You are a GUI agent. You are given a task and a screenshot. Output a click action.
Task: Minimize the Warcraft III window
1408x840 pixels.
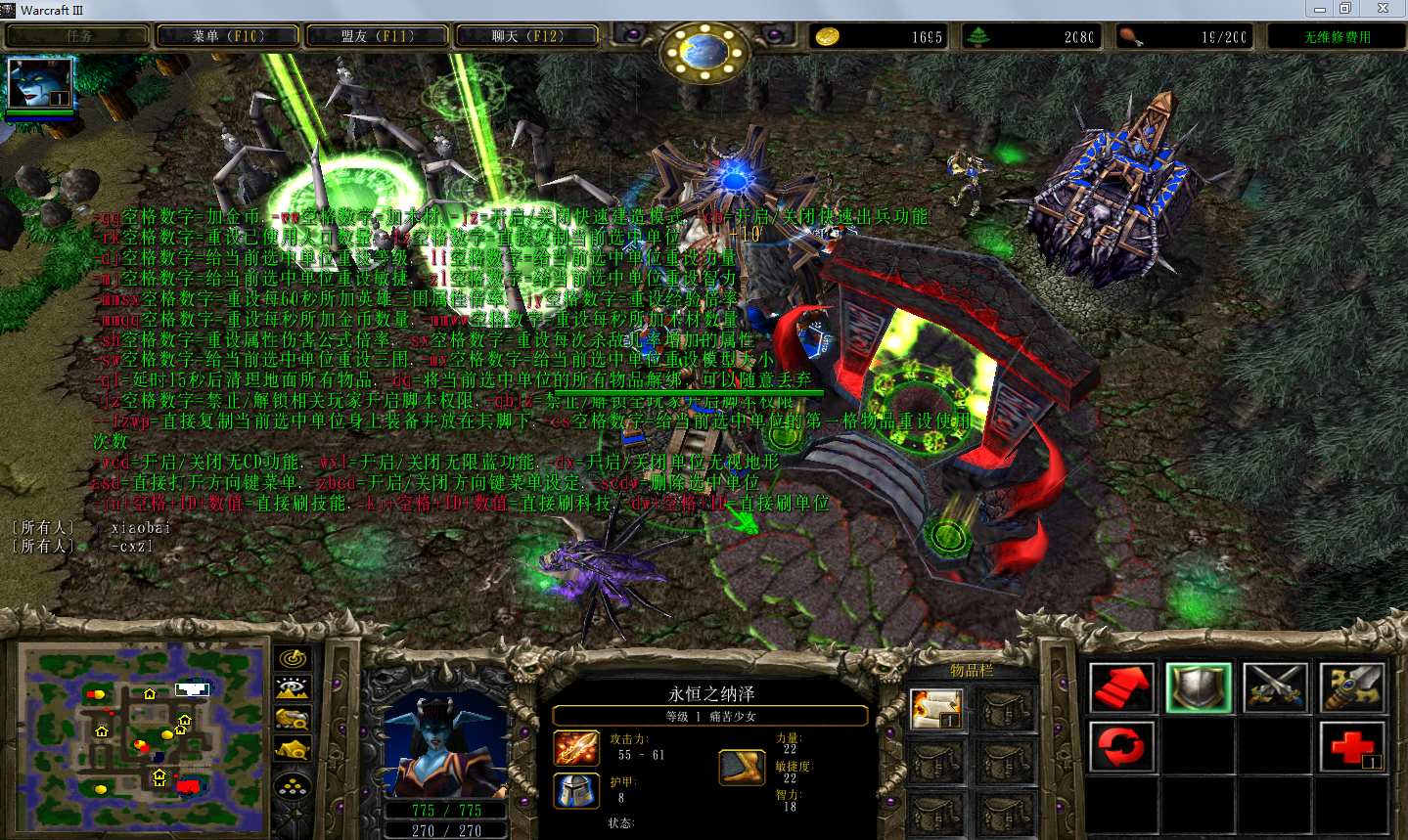(1320, 9)
